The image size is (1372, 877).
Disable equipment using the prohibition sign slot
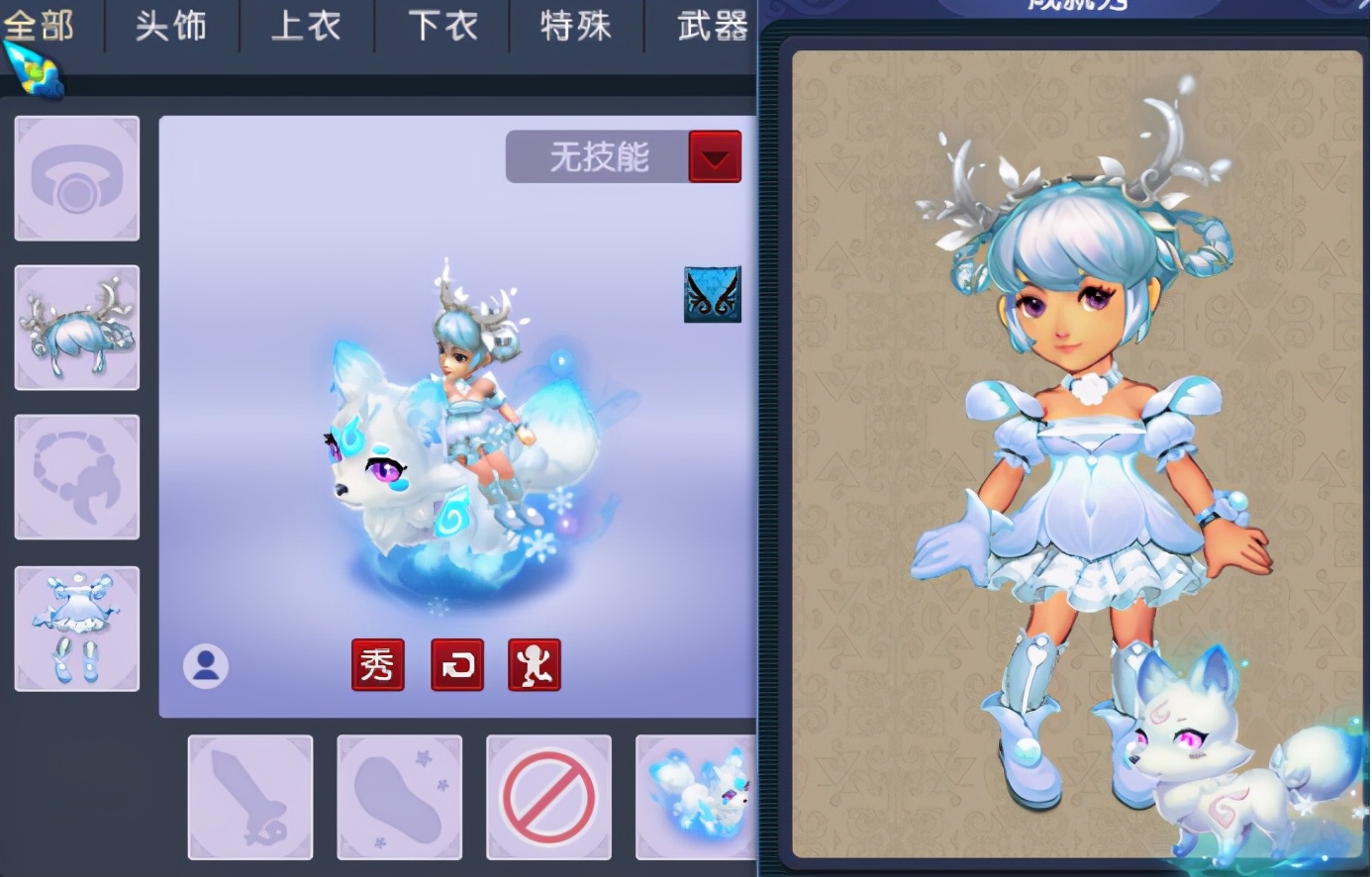click(550, 797)
